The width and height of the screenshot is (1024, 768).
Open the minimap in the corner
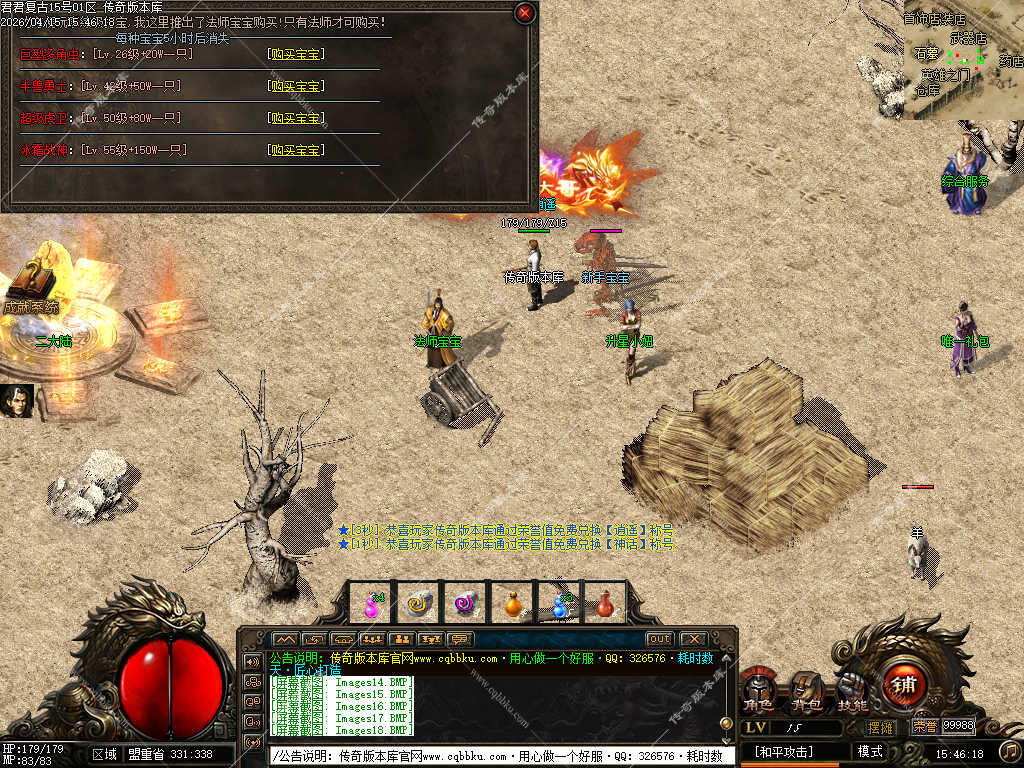tap(960, 60)
